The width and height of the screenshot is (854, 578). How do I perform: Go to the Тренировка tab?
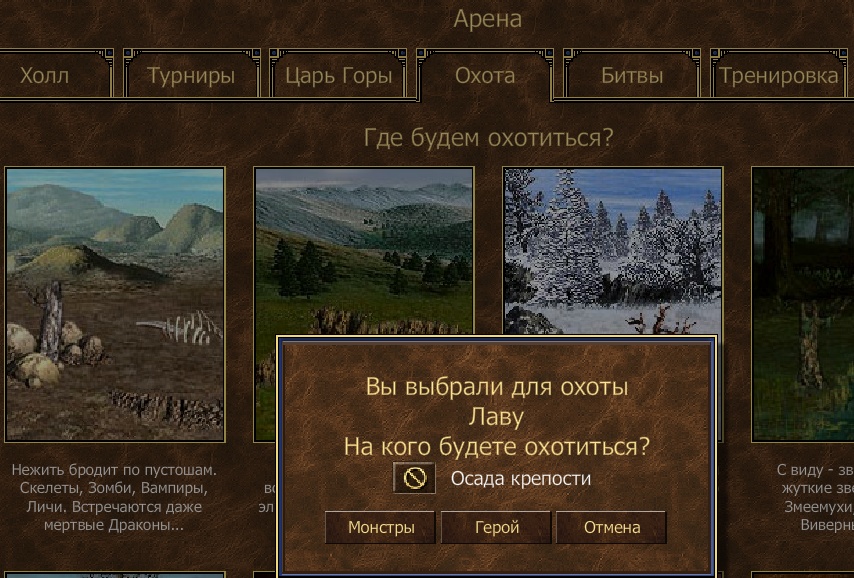(778, 76)
